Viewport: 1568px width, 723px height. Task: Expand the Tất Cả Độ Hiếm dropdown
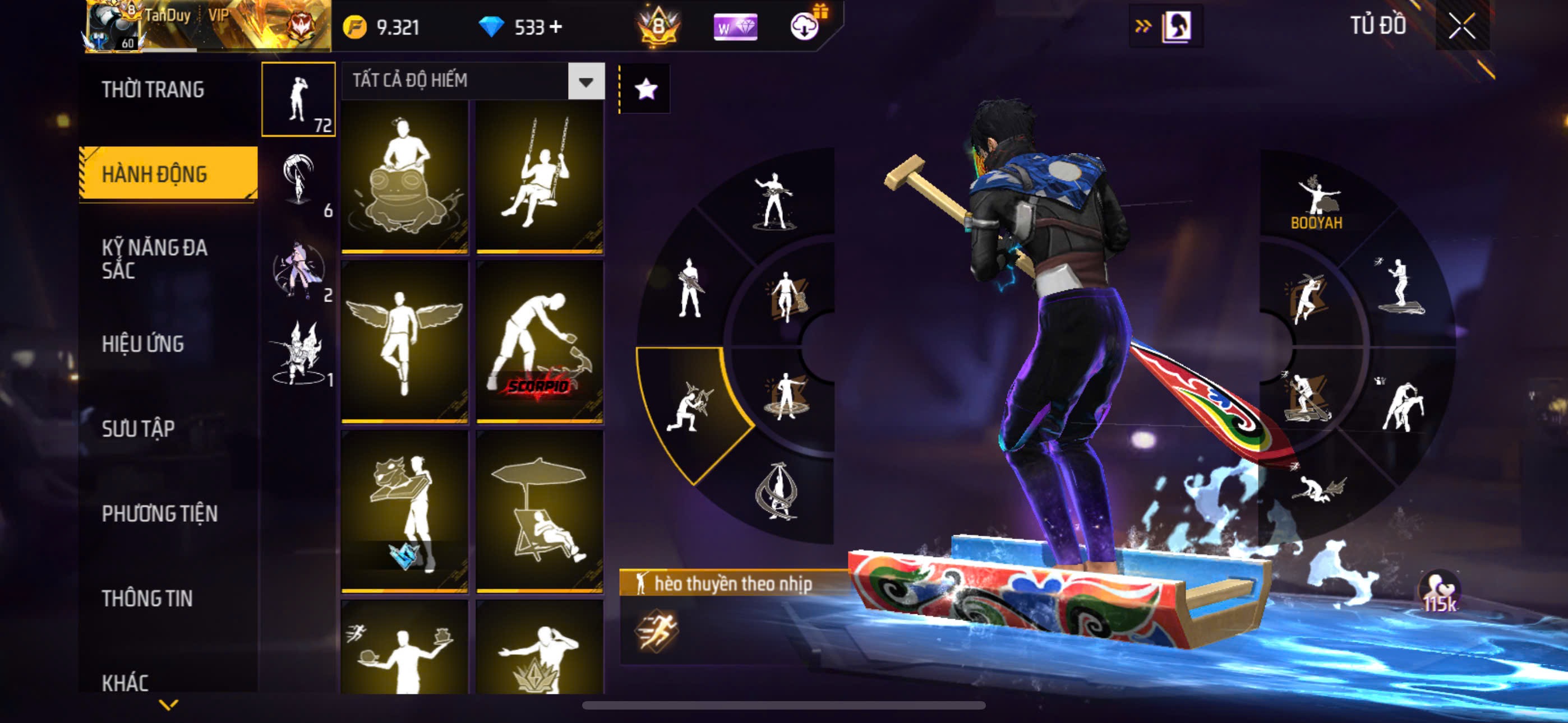(585, 81)
